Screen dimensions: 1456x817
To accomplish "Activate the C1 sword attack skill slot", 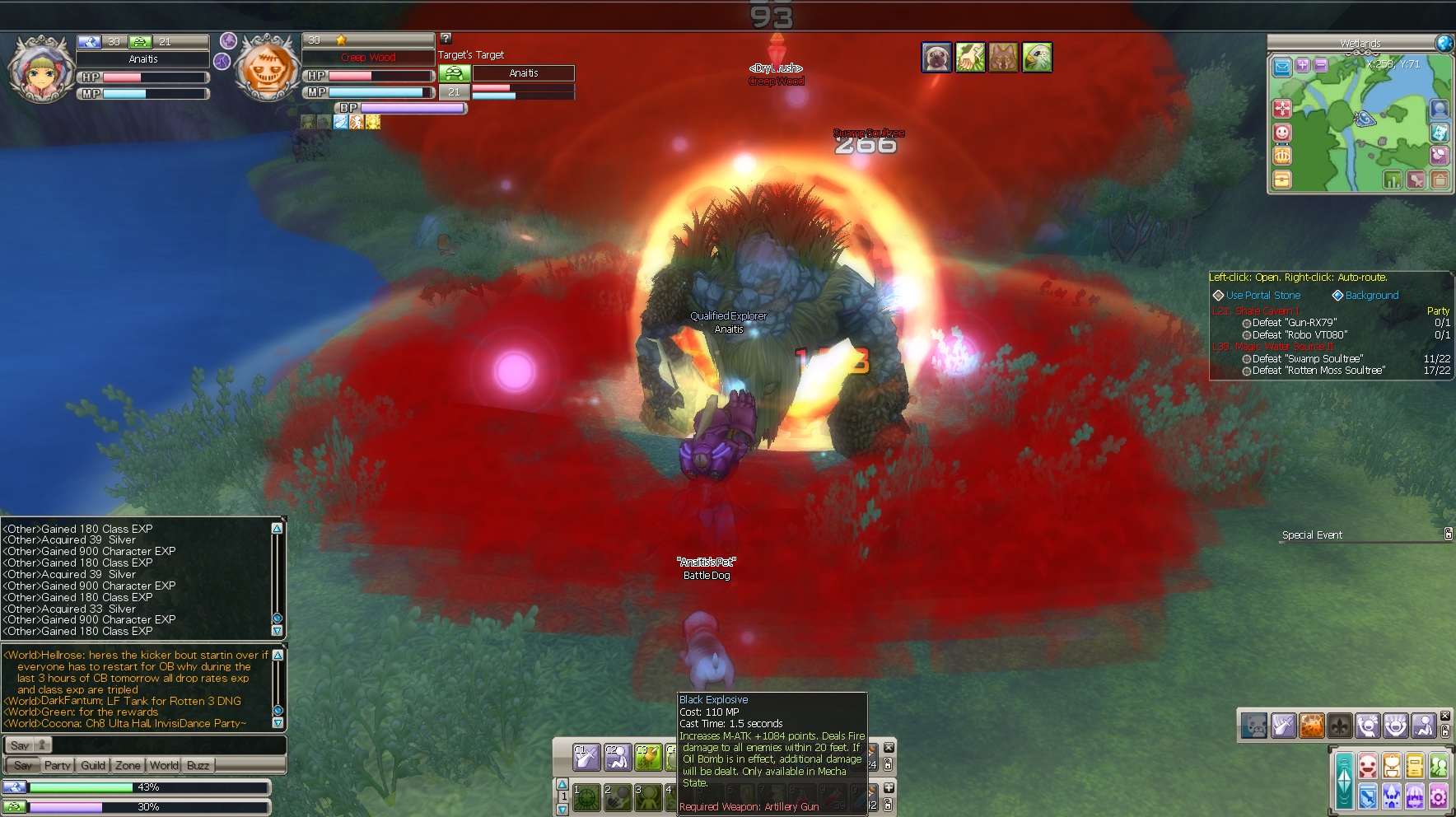I will pos(586,757).
